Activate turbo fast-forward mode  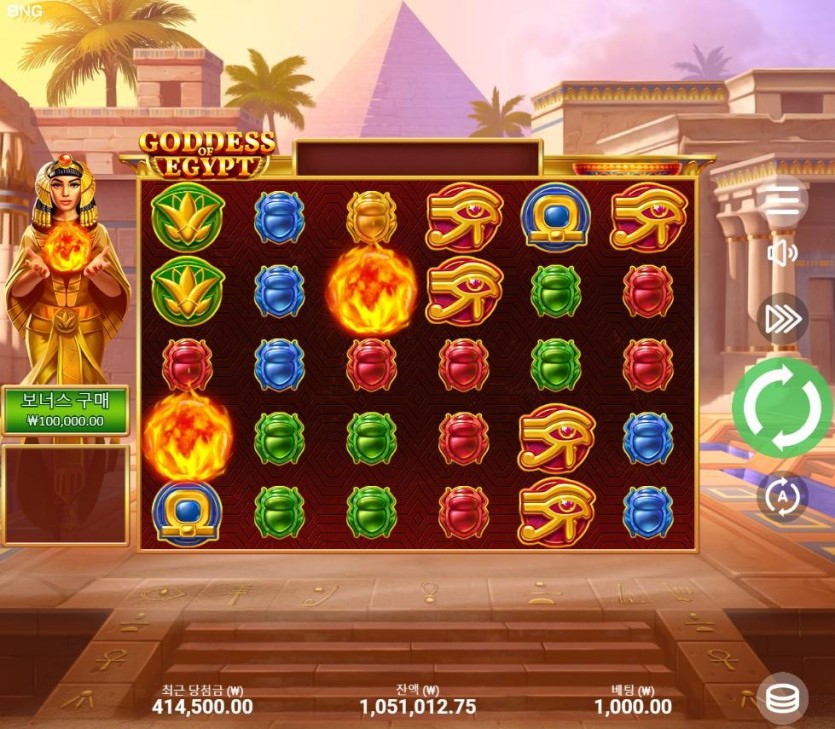point(782,318)
